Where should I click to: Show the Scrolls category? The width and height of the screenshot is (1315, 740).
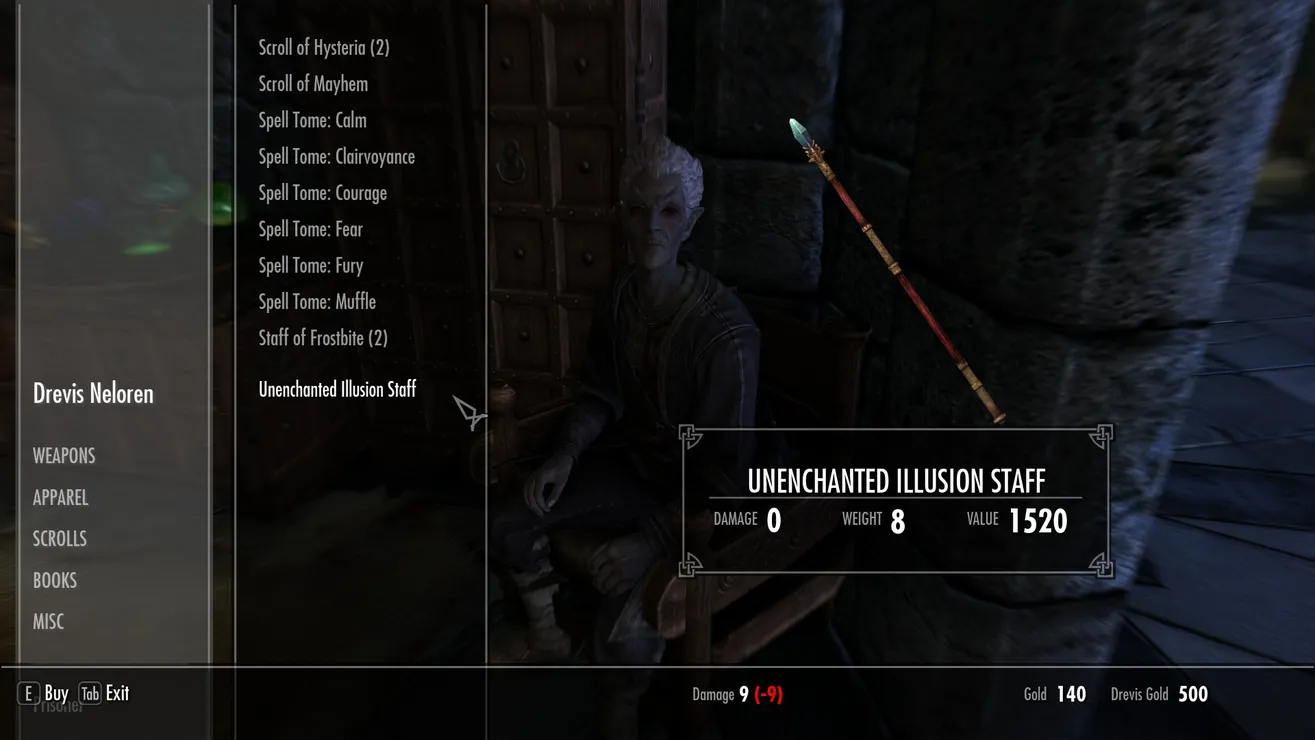pyautogui.click(x=59, y=539)
